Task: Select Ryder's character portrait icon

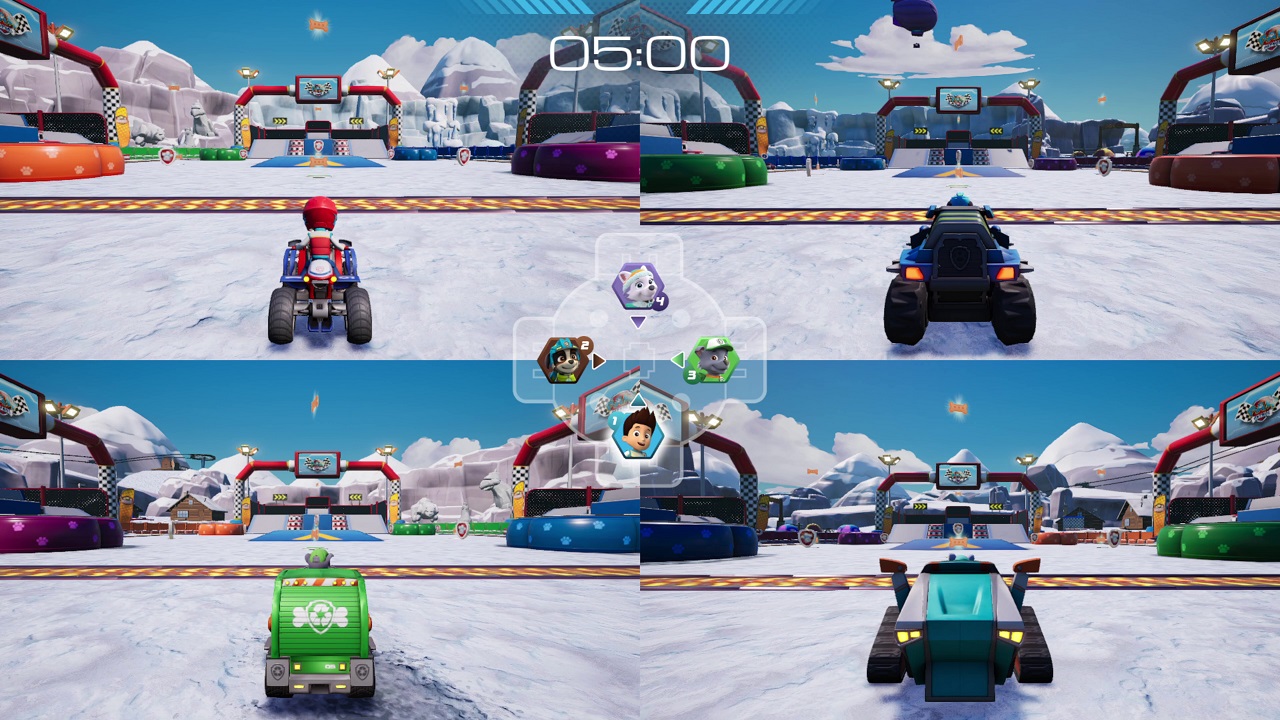Action: tap(637, 437)
